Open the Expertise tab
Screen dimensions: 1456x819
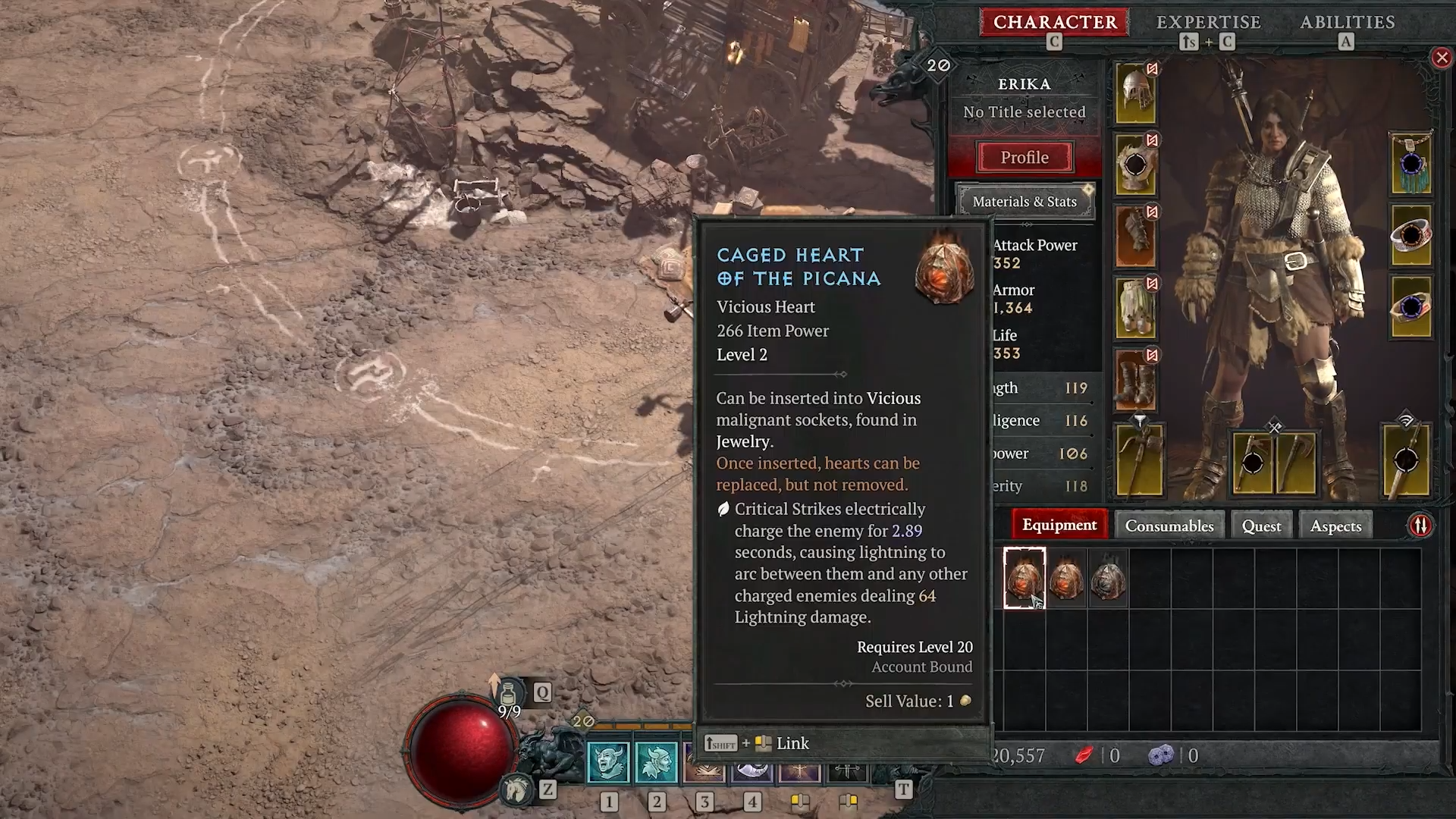1208,22
